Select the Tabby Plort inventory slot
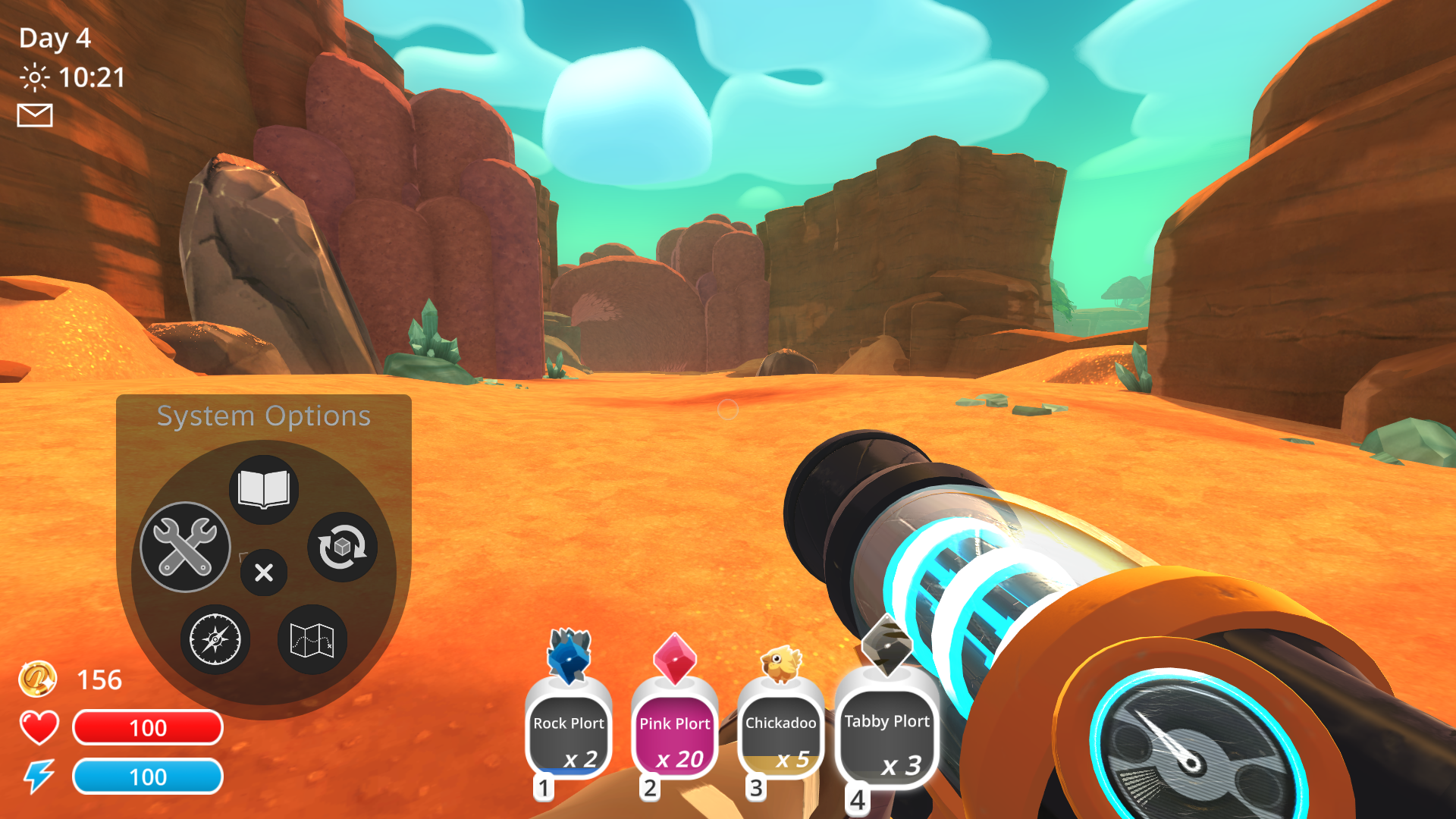 [886, 732]
